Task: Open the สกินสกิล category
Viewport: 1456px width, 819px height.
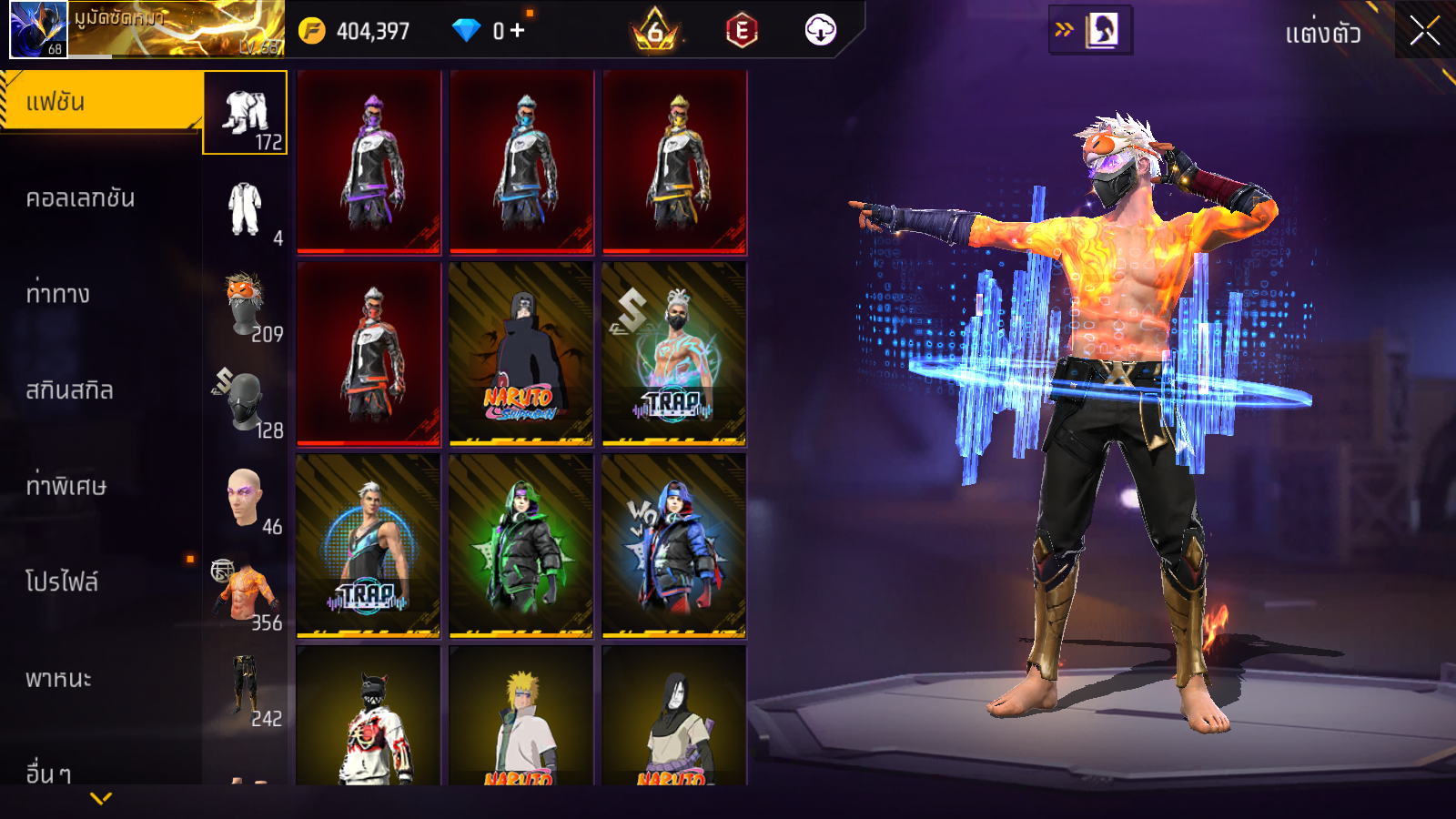Action: click(x=70, y=390)
